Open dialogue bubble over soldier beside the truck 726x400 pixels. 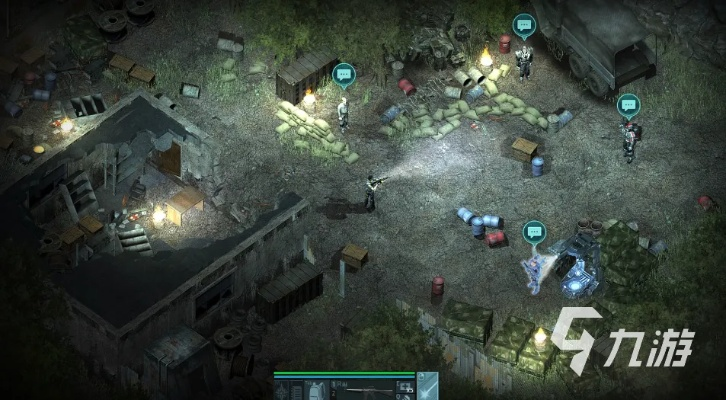[x=523, y=24]
